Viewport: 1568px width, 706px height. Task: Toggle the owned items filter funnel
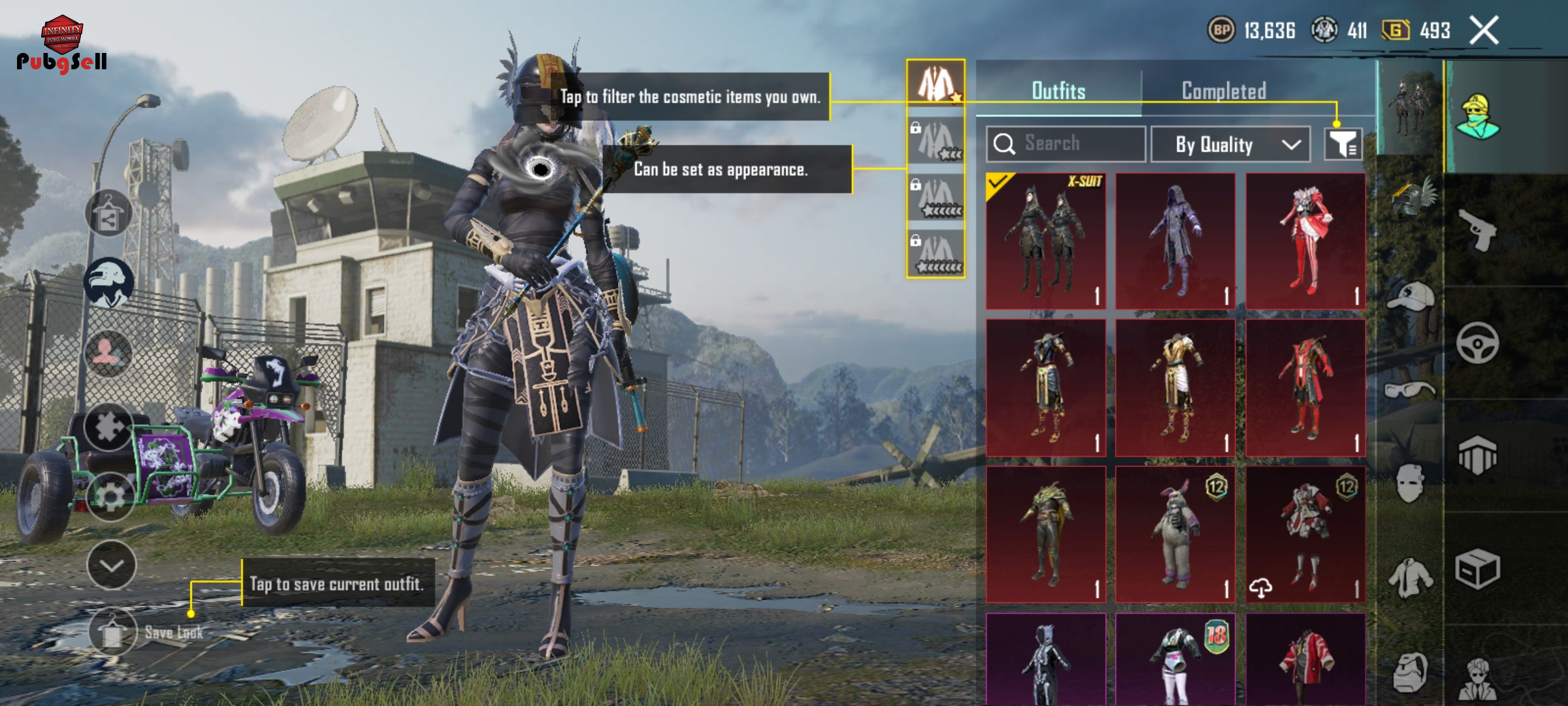point(1343,144)
